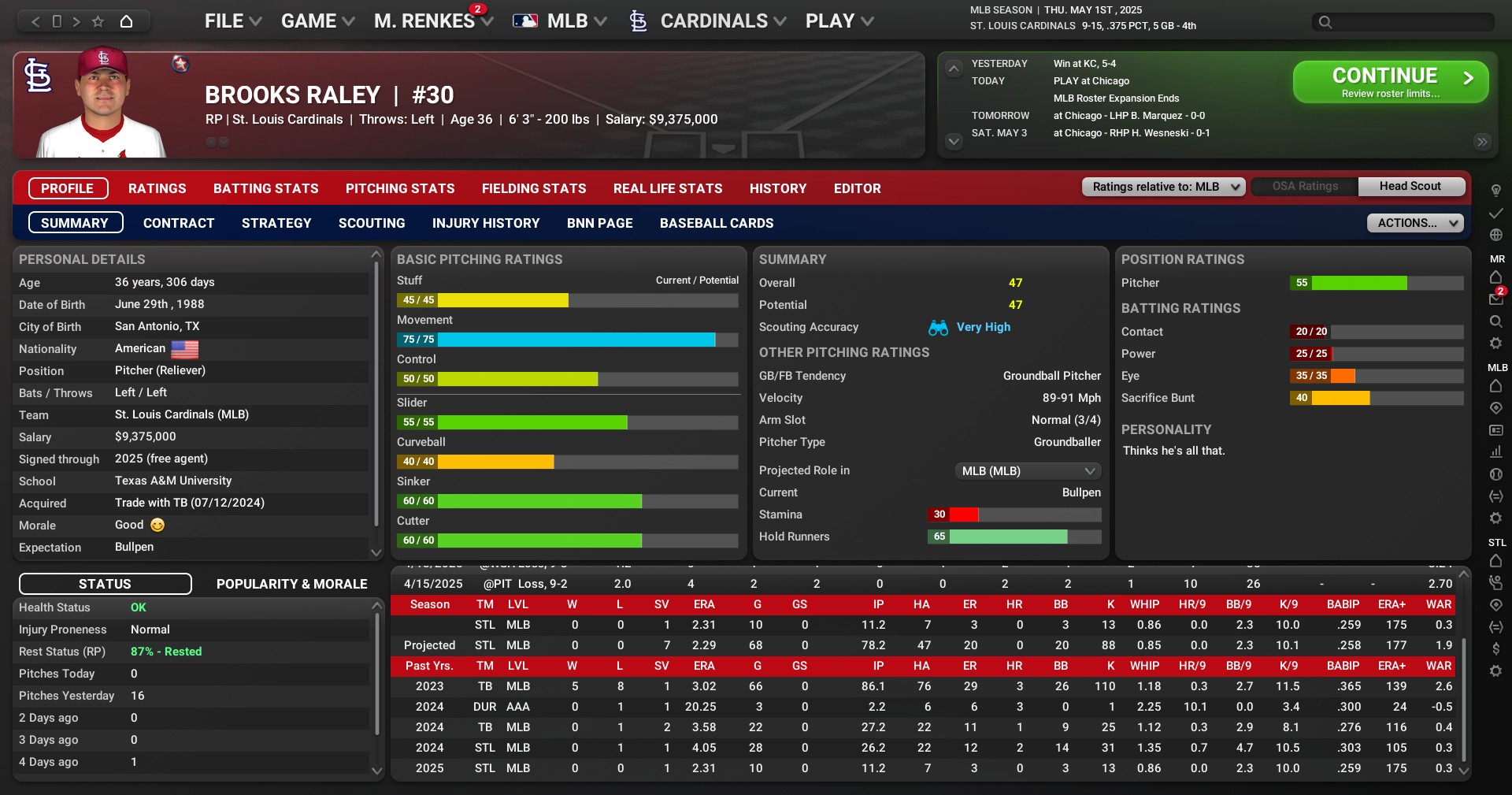The height and width of the screenshot is (795, 1512).
Task: Select the Contract sub-tab
Action: coord(178,223)
